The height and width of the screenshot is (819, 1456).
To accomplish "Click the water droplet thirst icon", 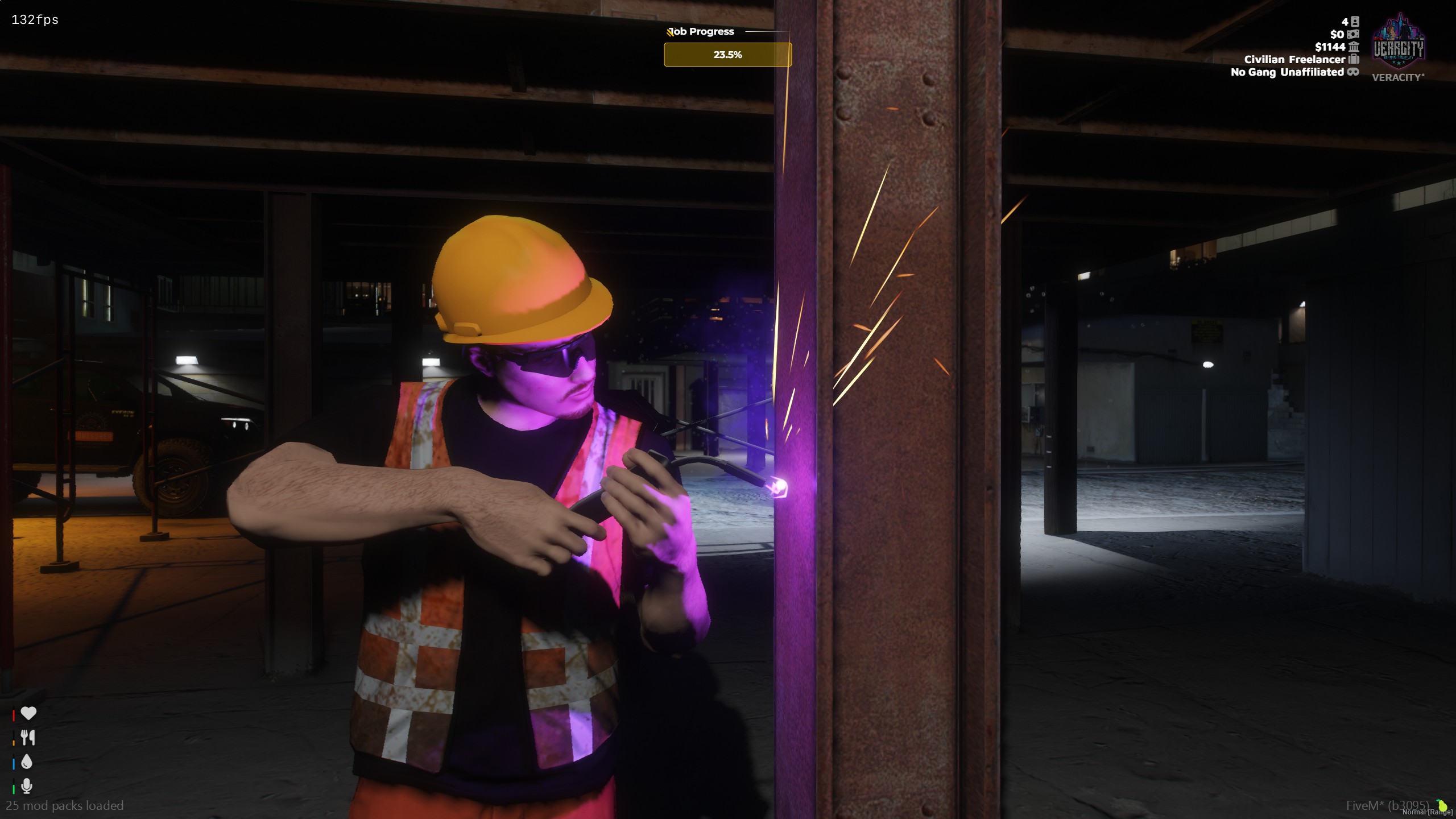I will click(27, 762).
